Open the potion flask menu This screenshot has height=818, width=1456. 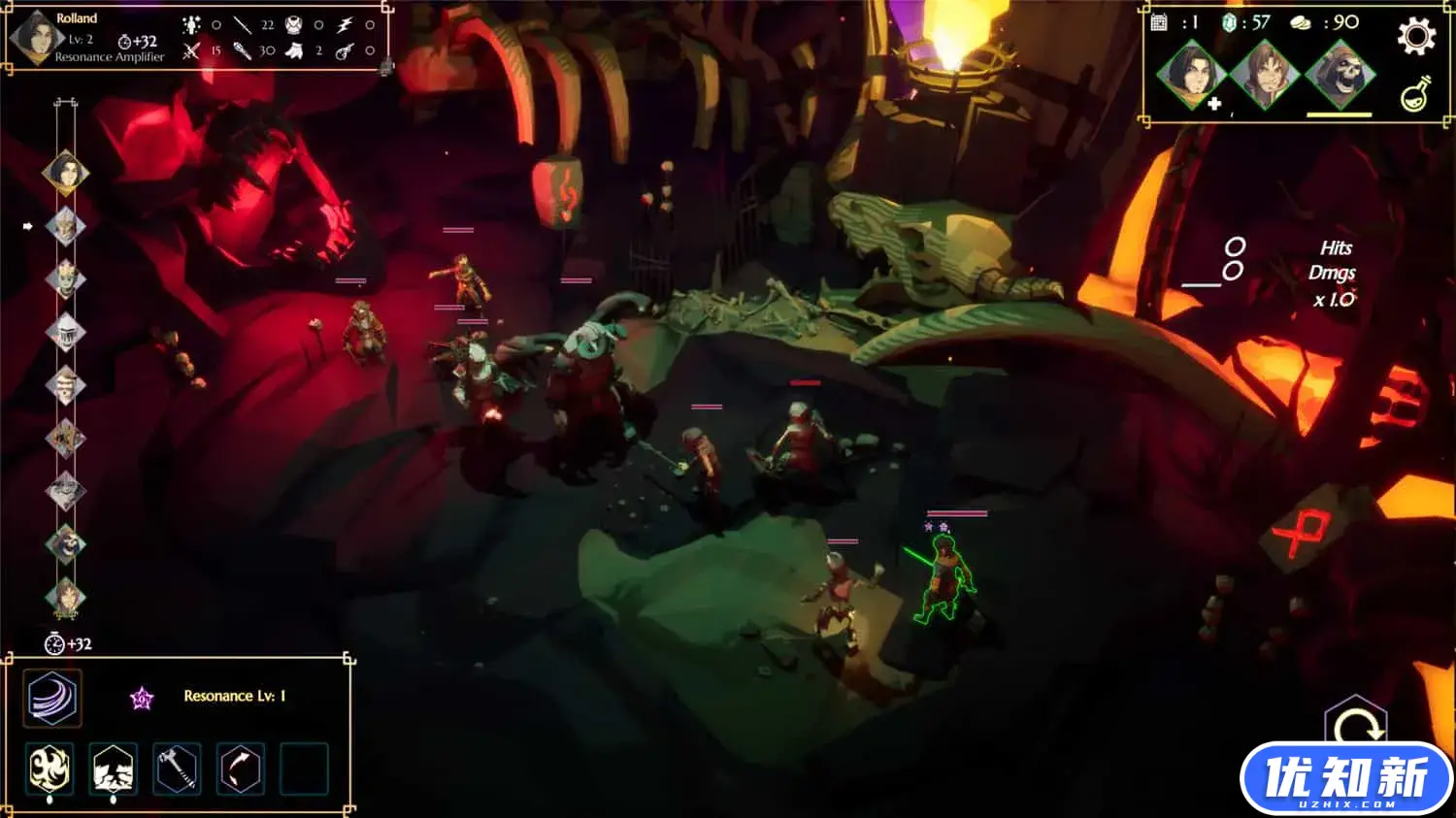[x=1414, y=94]
